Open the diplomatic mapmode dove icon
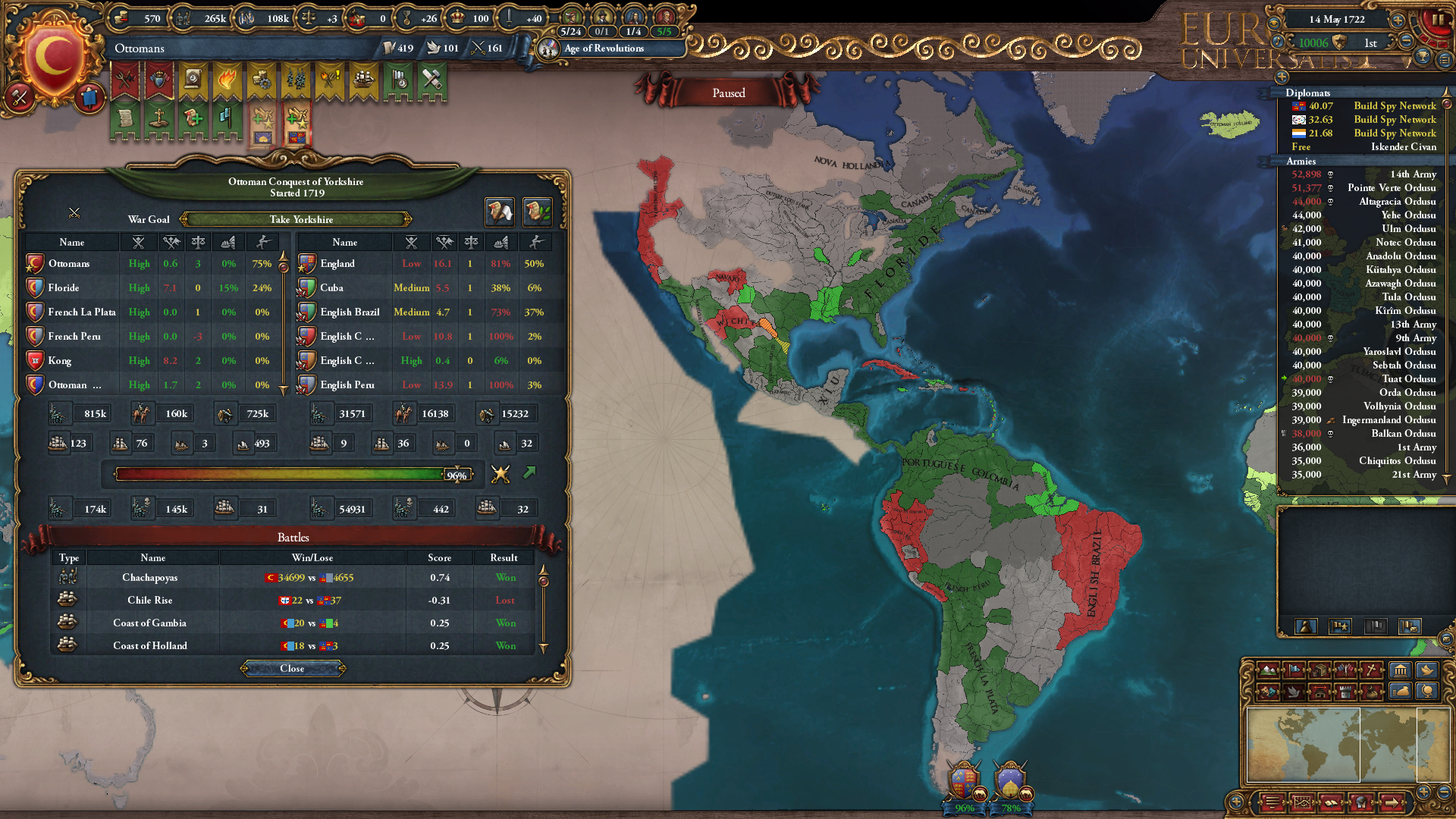The image size is (1456, 819). coord(1294,692)
